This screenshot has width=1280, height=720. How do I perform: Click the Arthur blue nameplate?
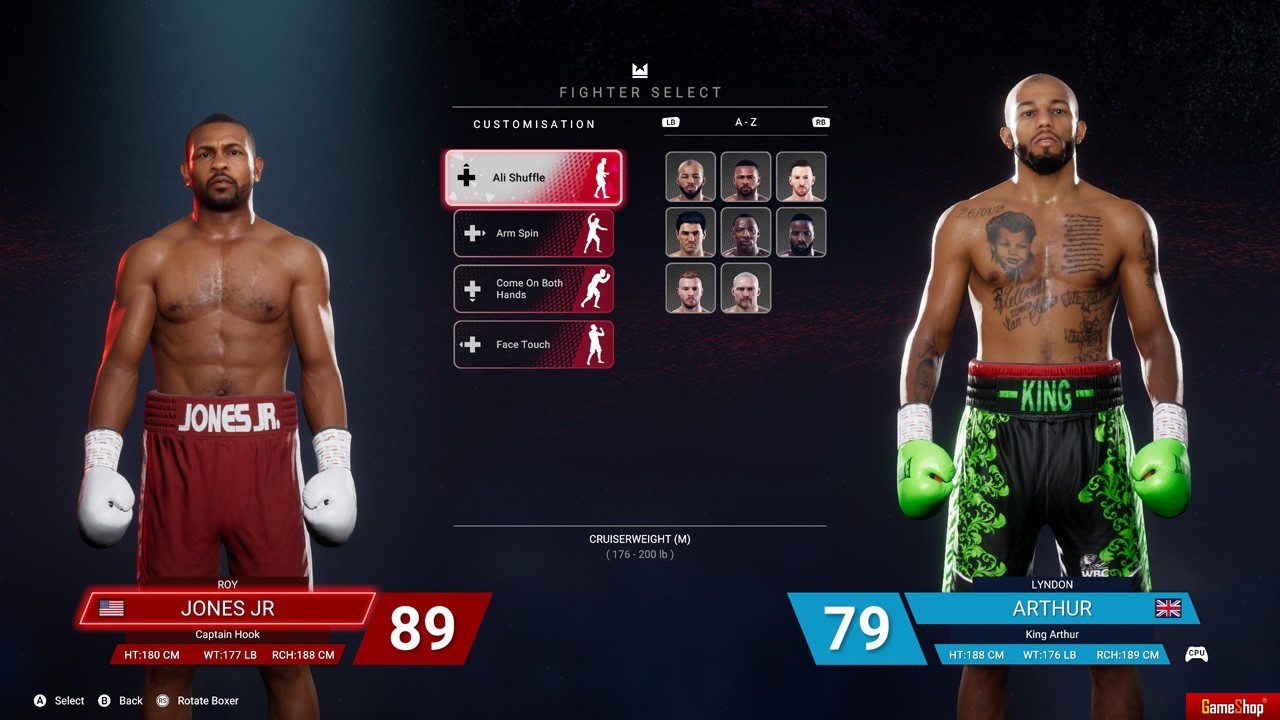pyautogui.click(x=1051, y=608)
